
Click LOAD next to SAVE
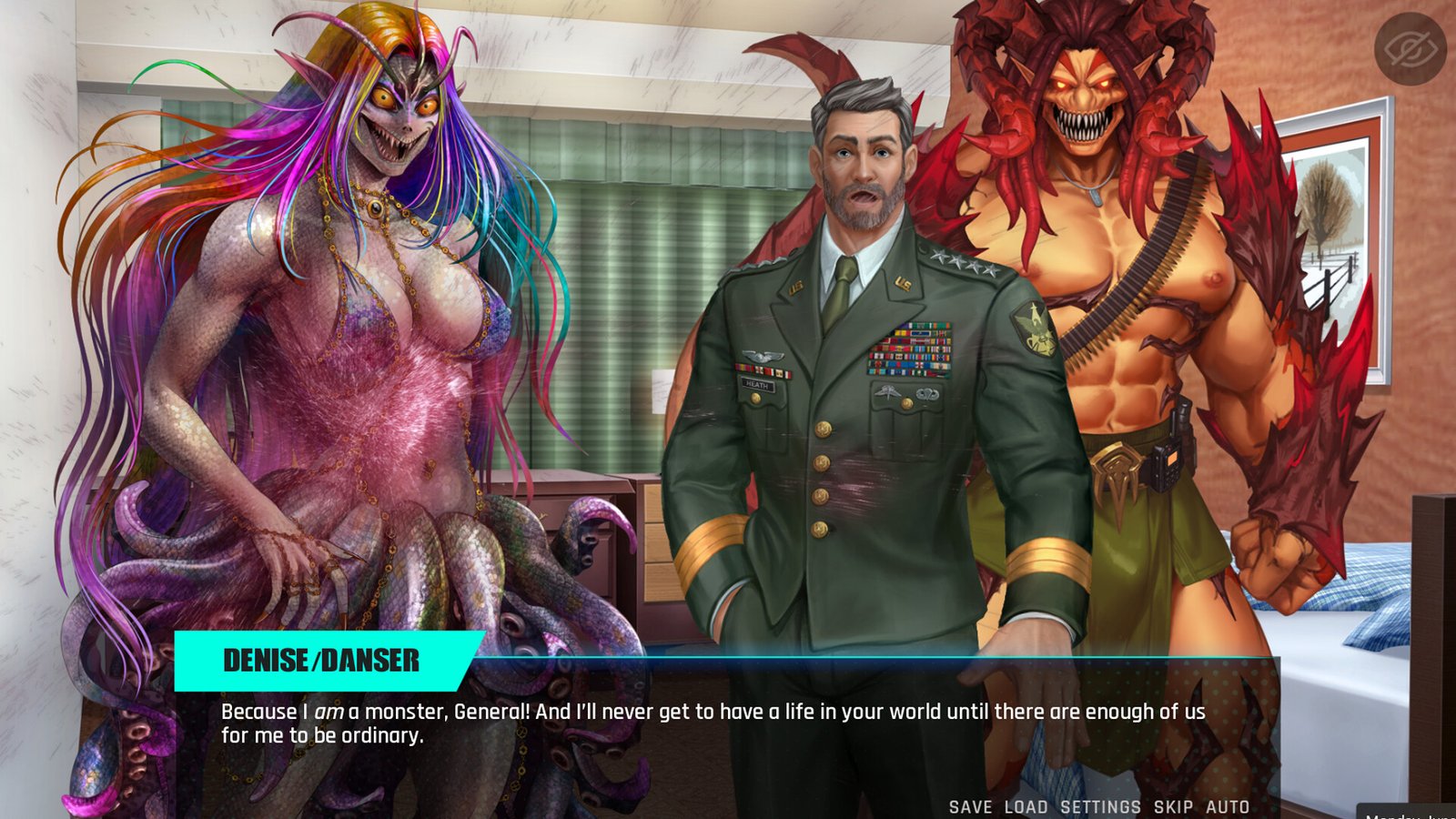[1026, 806]
